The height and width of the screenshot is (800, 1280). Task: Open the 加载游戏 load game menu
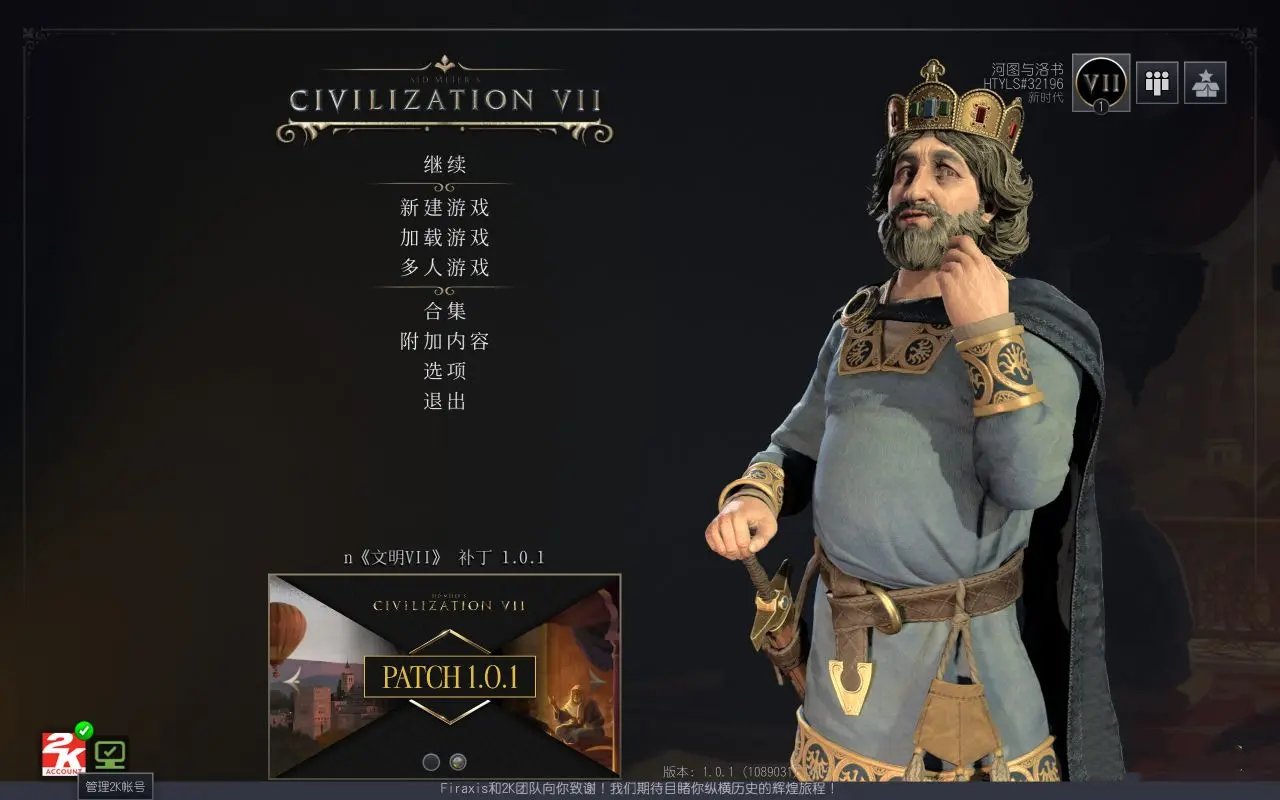click(445, 238)
